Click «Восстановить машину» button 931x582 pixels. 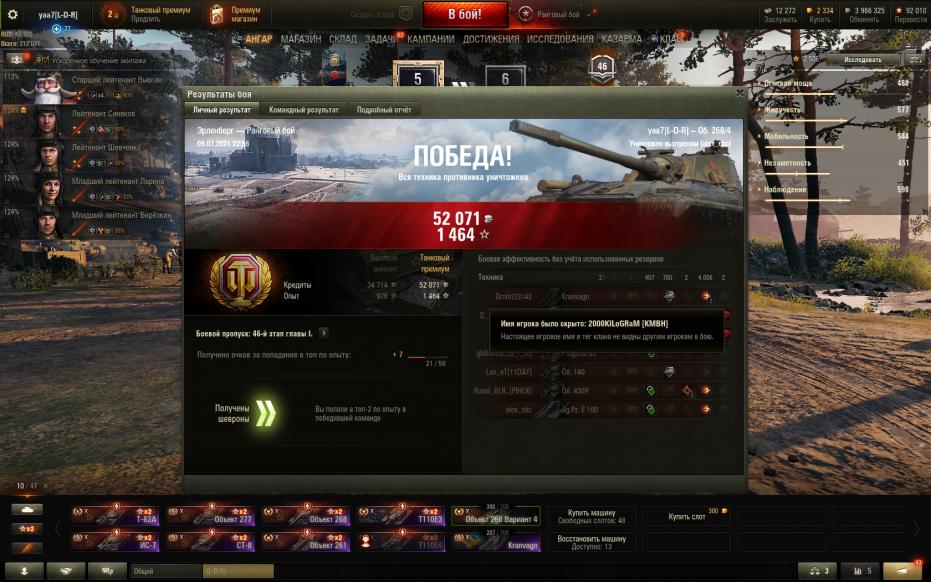pyautogui.click(x=590, y=542)
